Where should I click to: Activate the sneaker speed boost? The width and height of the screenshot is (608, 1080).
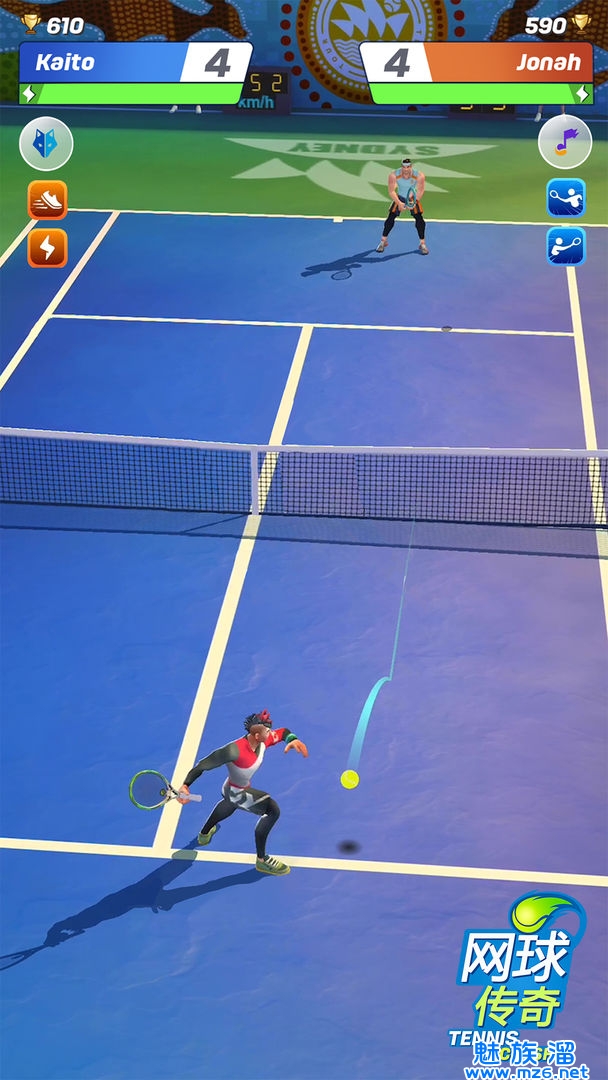coord(47,200)
